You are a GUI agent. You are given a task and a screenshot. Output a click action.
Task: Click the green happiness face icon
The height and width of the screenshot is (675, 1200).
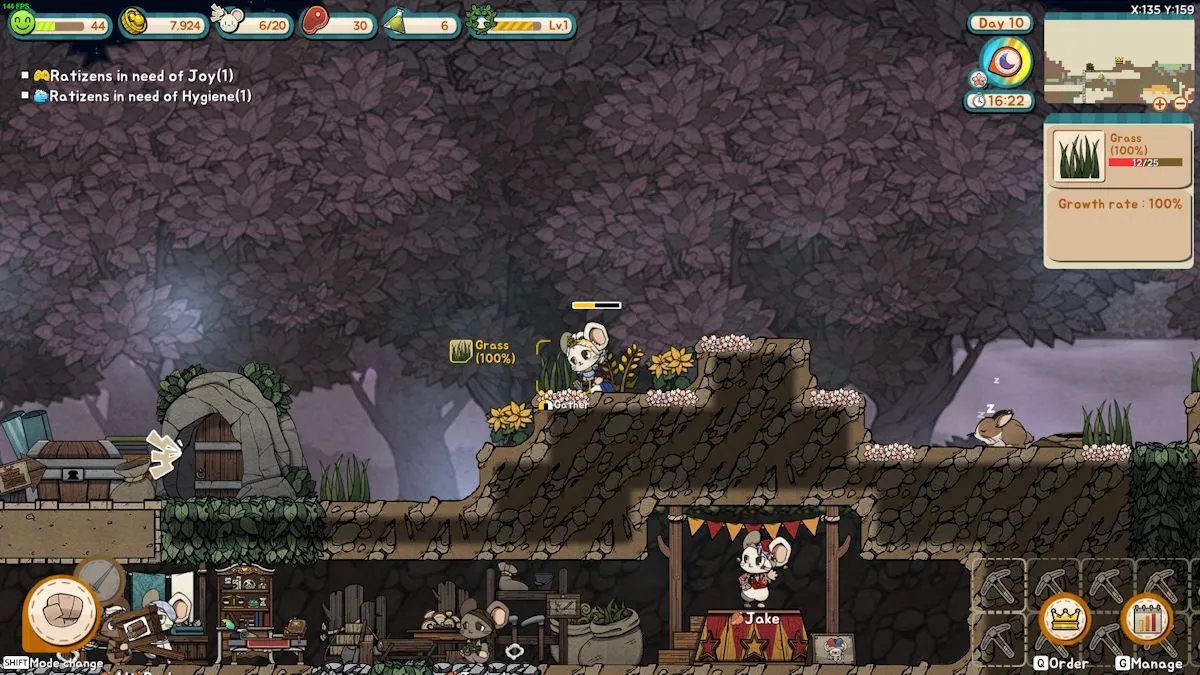tap(22, 22)
